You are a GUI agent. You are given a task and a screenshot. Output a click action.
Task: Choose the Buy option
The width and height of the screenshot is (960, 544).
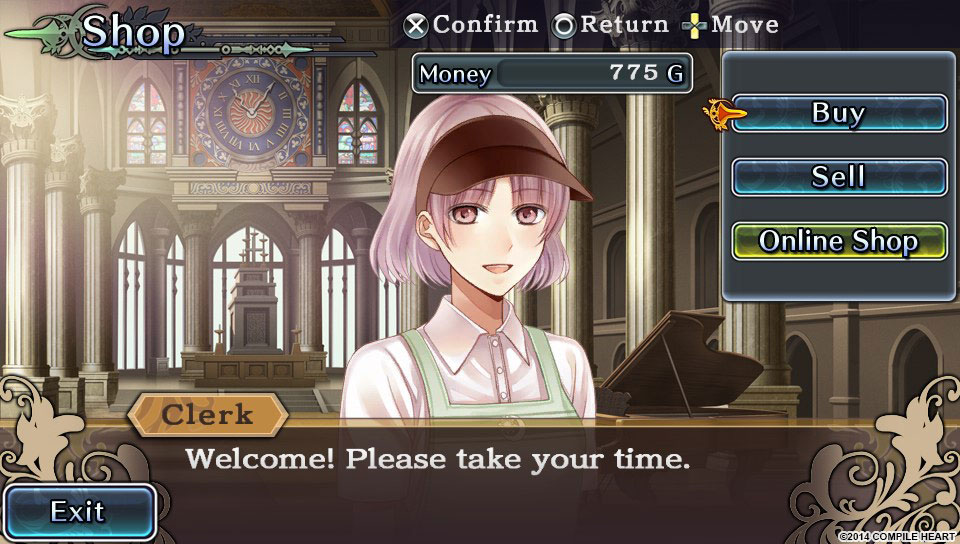pos(838,113)
